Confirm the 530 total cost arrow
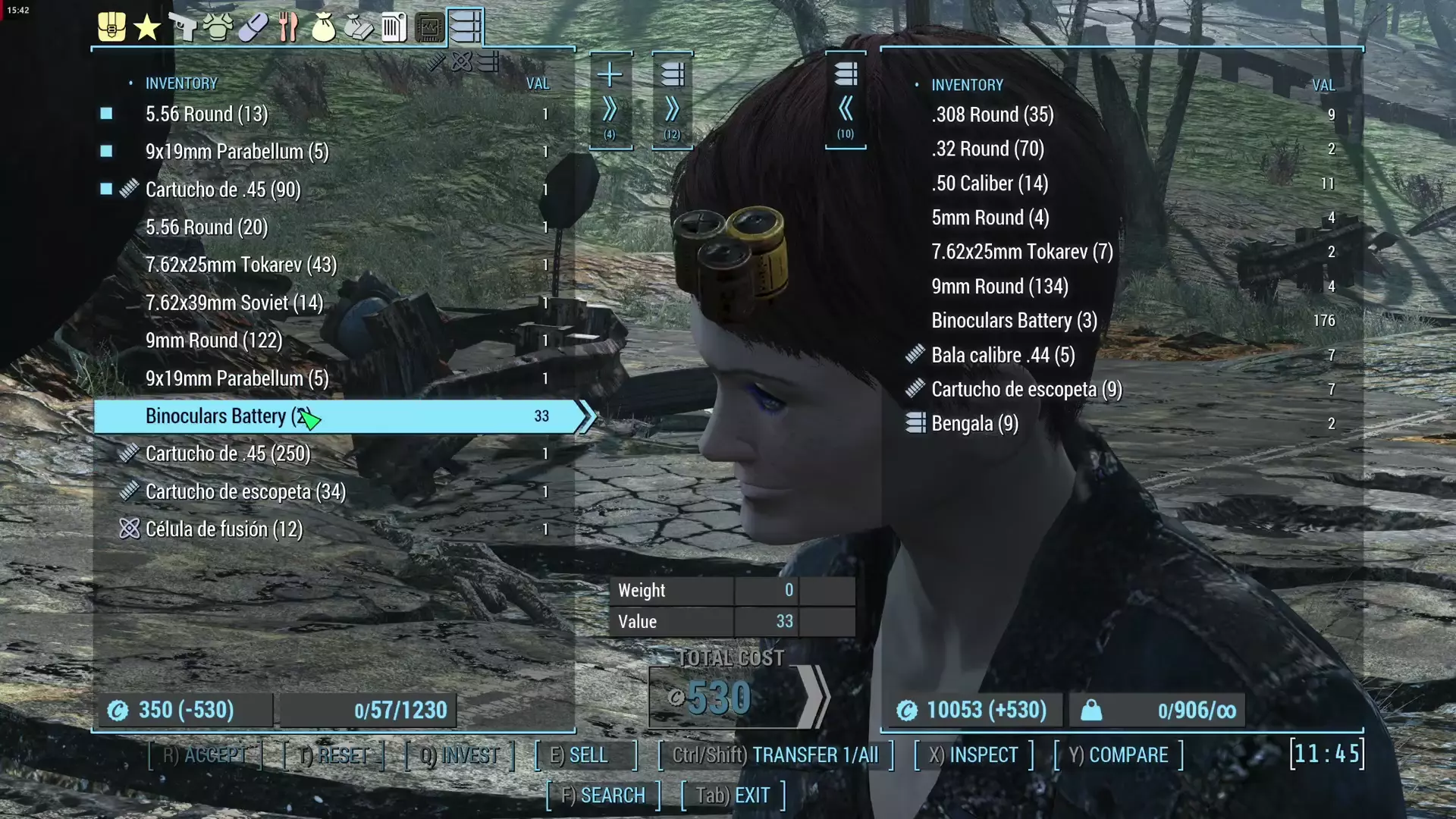 pyautogui.click(x=813, y=697)
